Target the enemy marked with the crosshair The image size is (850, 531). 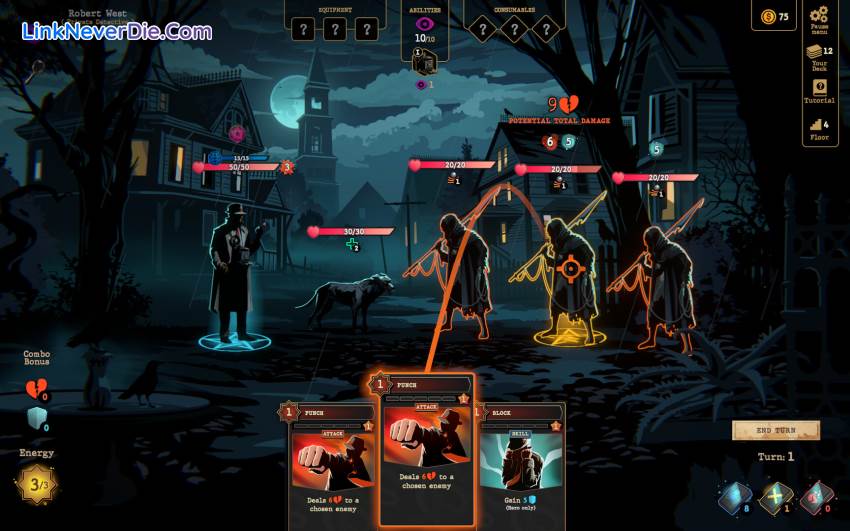pos(570,268)
